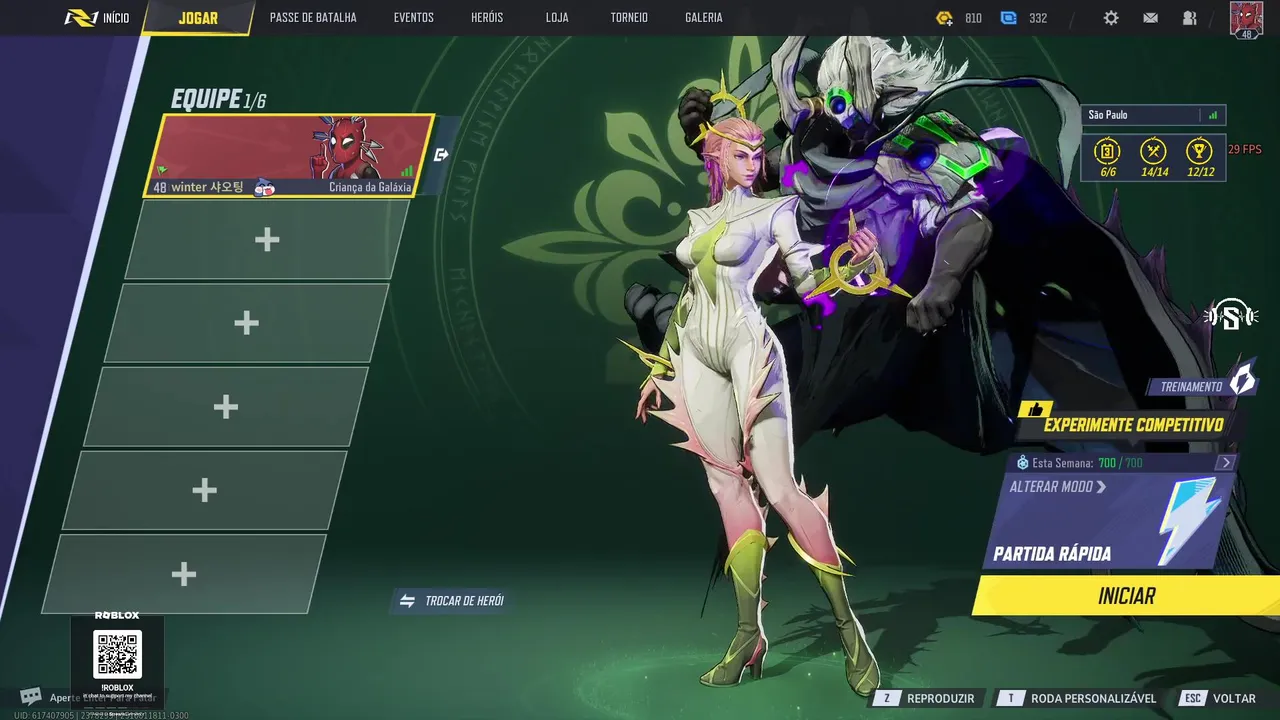Start the match with Iniciar
Screen dimensions: 1280x720
pyautogui.click(x=1126, y=596)
